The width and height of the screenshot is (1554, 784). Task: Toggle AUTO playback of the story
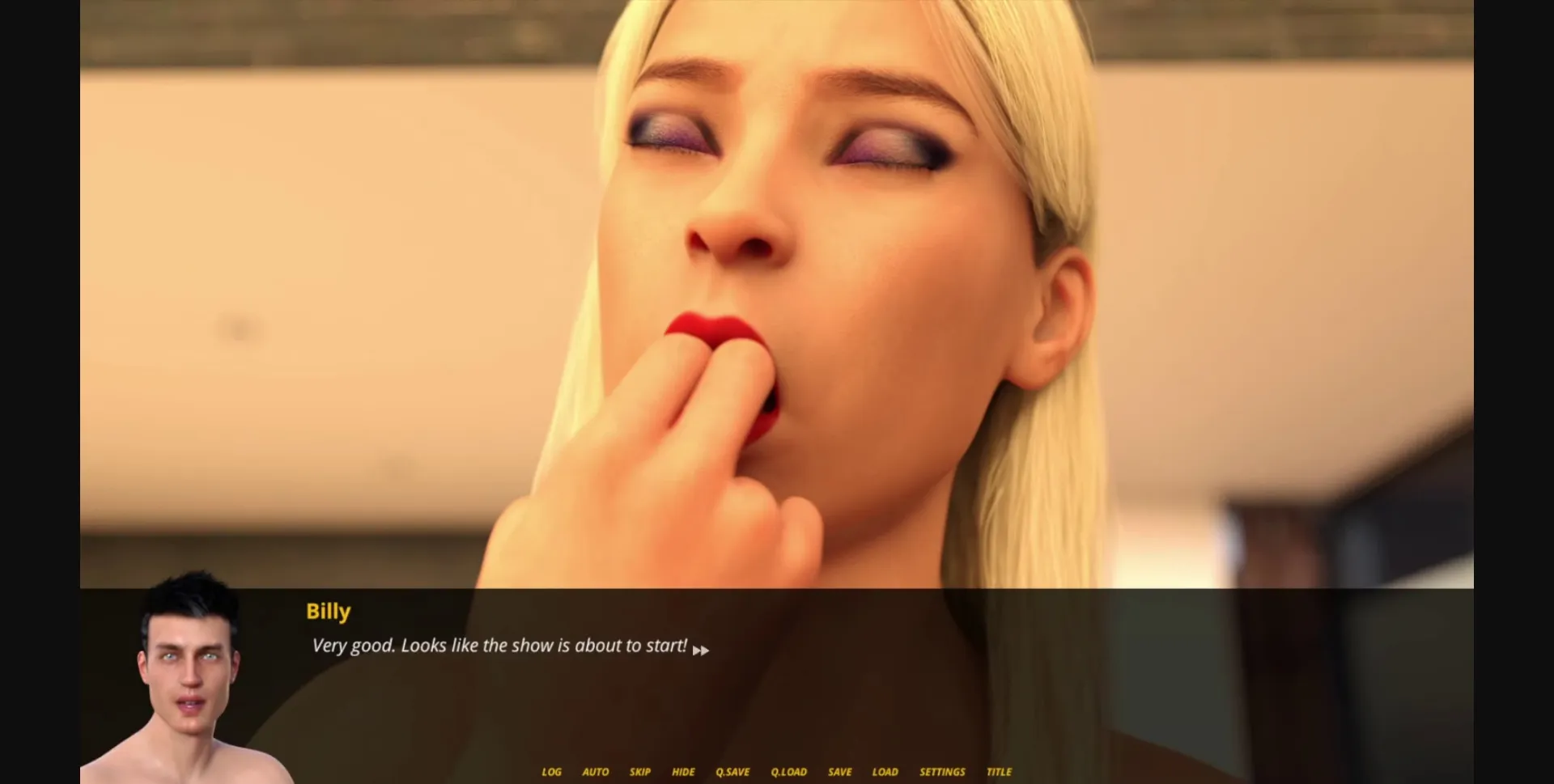tap(596, 772)
